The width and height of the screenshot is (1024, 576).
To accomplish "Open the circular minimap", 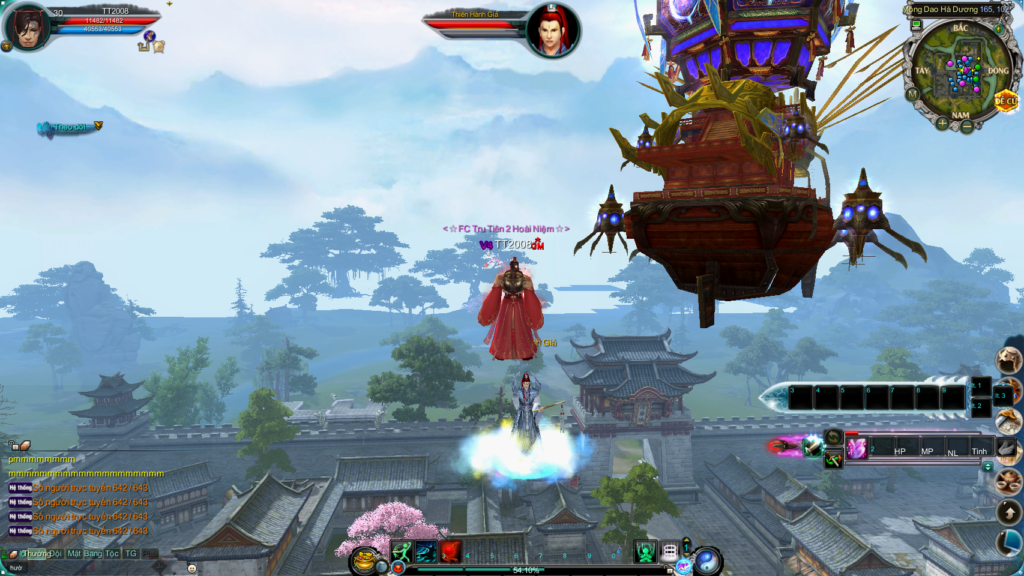I will click(957, 69).
